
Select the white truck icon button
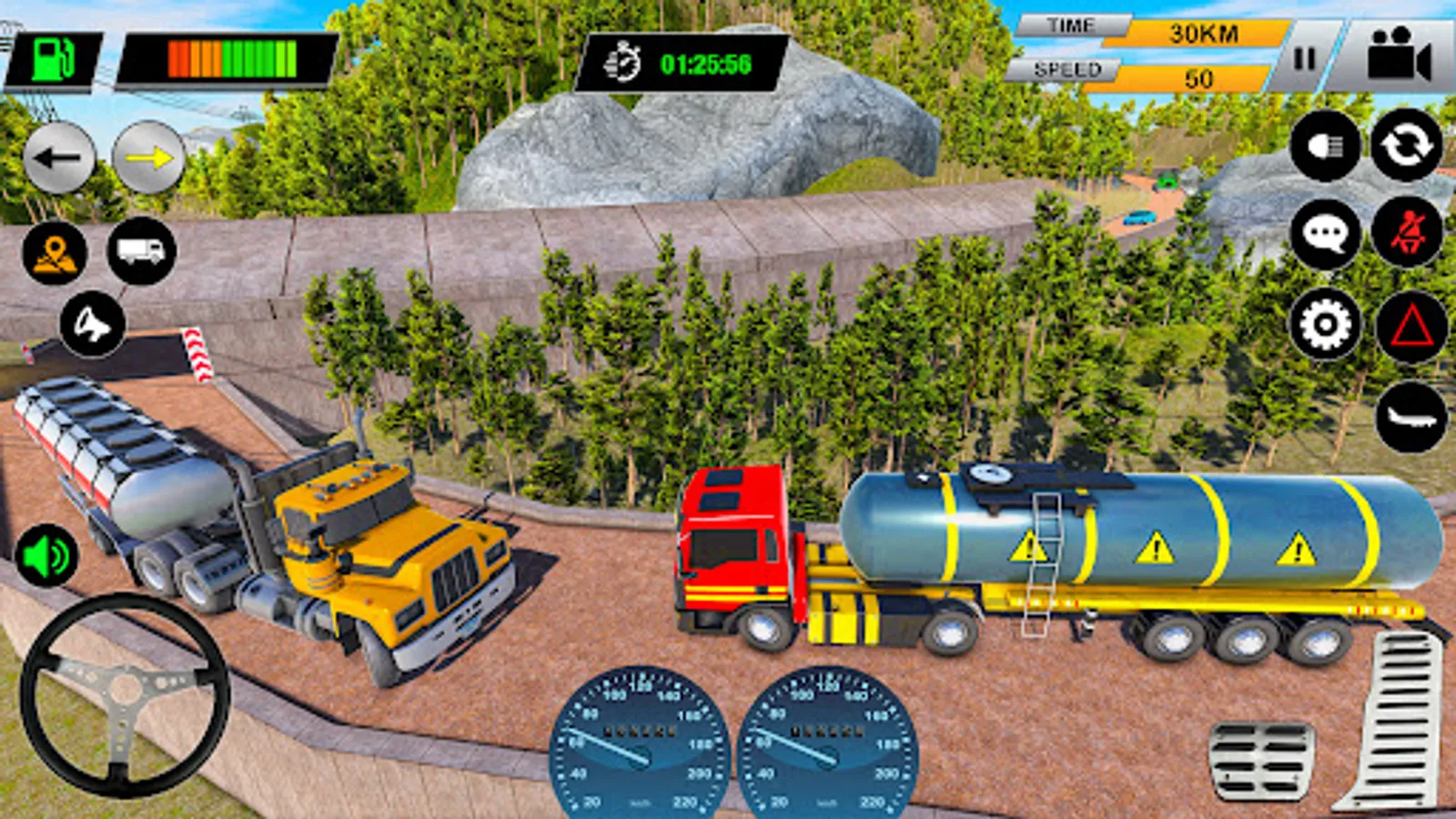[141, 251]
